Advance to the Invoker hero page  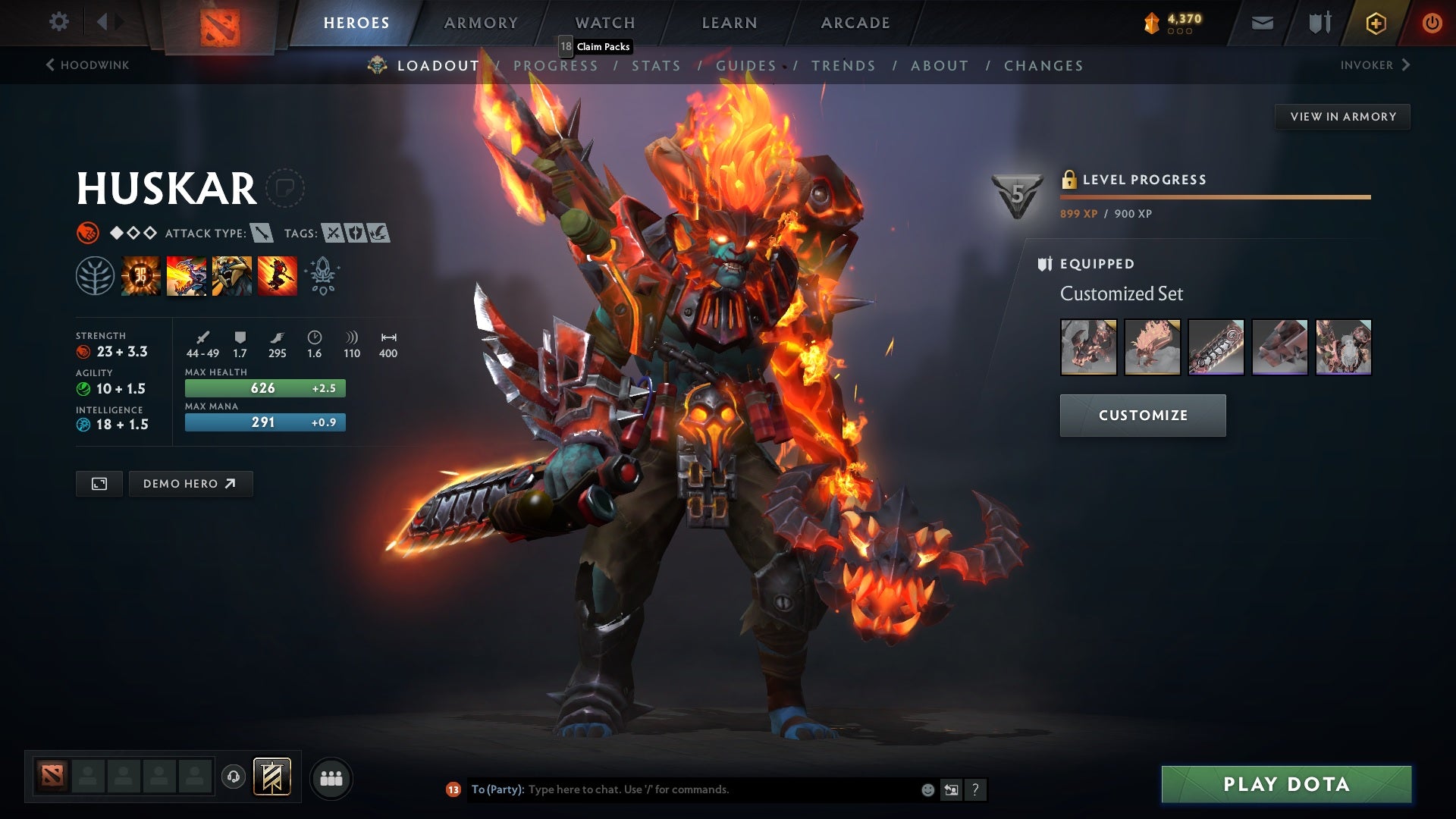(1378, 65)
